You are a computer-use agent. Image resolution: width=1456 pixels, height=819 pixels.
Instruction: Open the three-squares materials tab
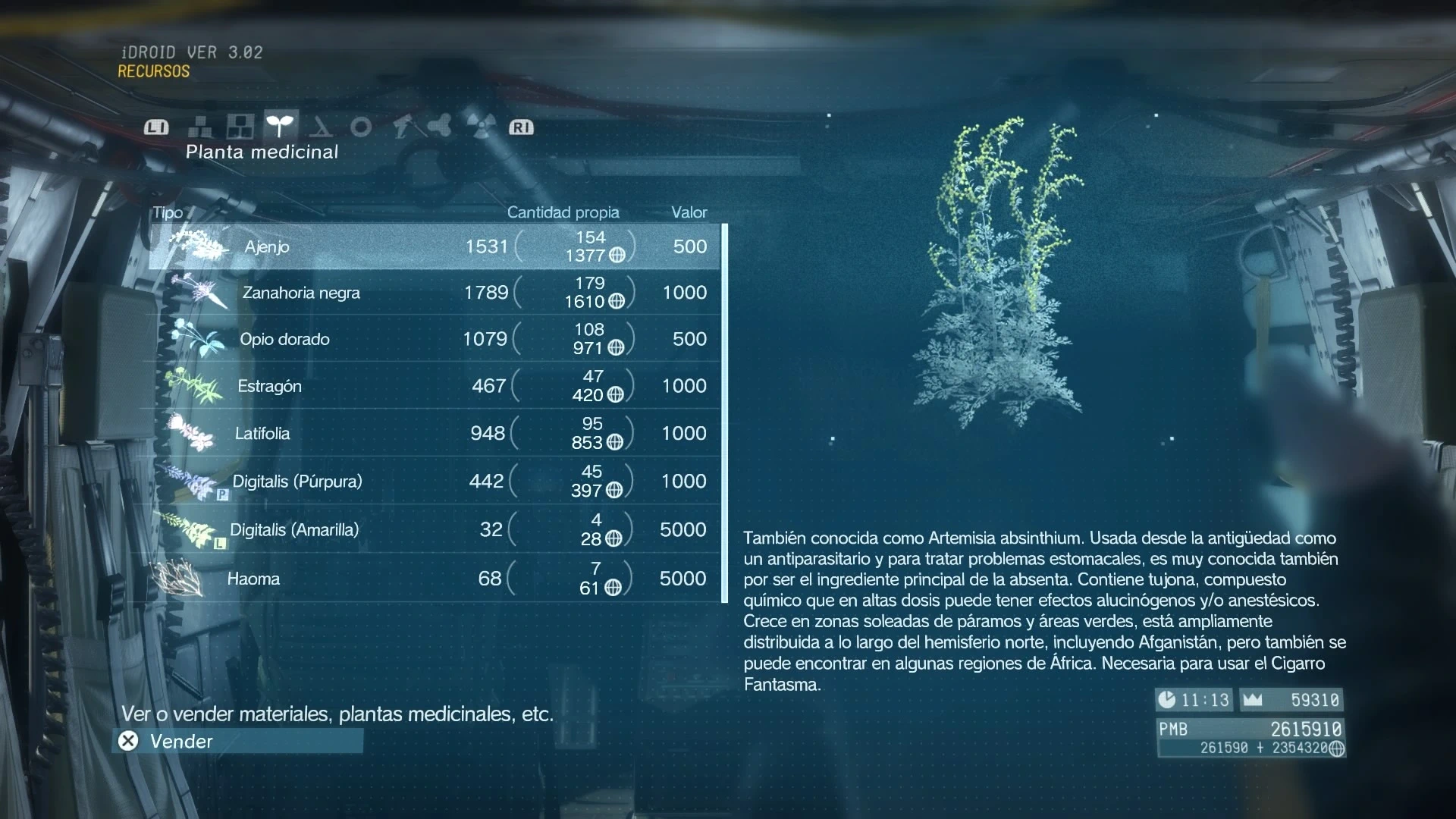click(x=240, y=127)
